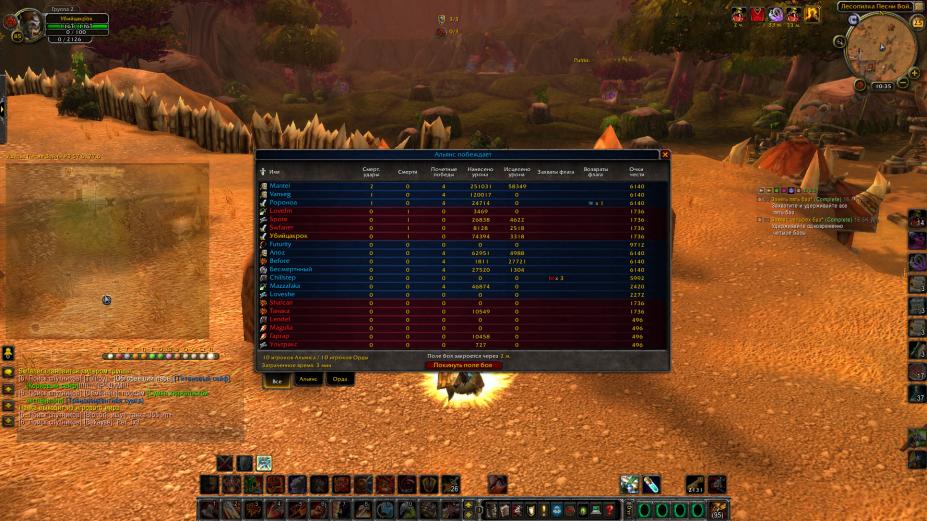Sort scoreboard by Очки чести column
The image size is (927, 521).
pyautogui.click(x=636, y=172)
